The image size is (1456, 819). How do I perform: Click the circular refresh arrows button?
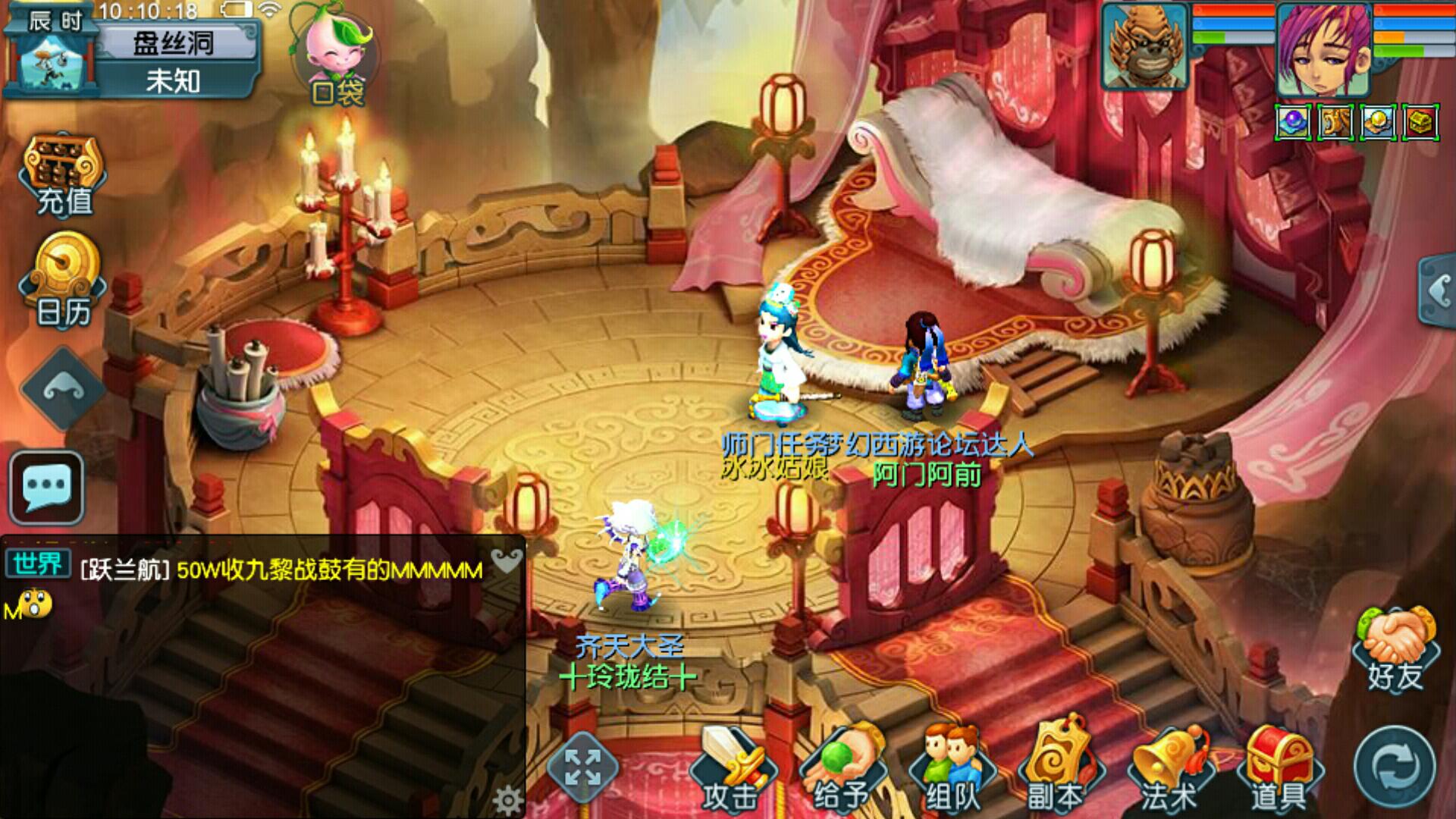pyautogui.click(x=1394, y=767)
